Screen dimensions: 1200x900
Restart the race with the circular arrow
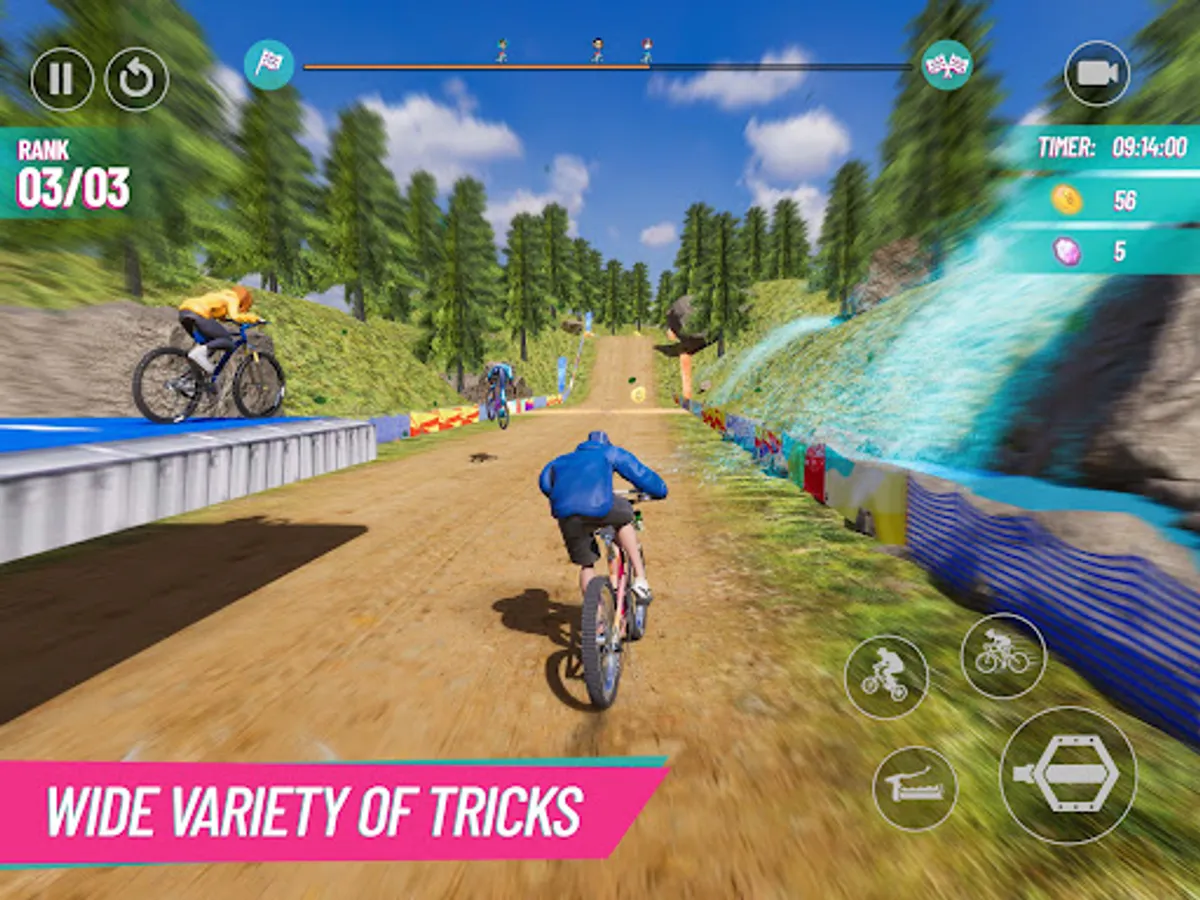point(137,79)
